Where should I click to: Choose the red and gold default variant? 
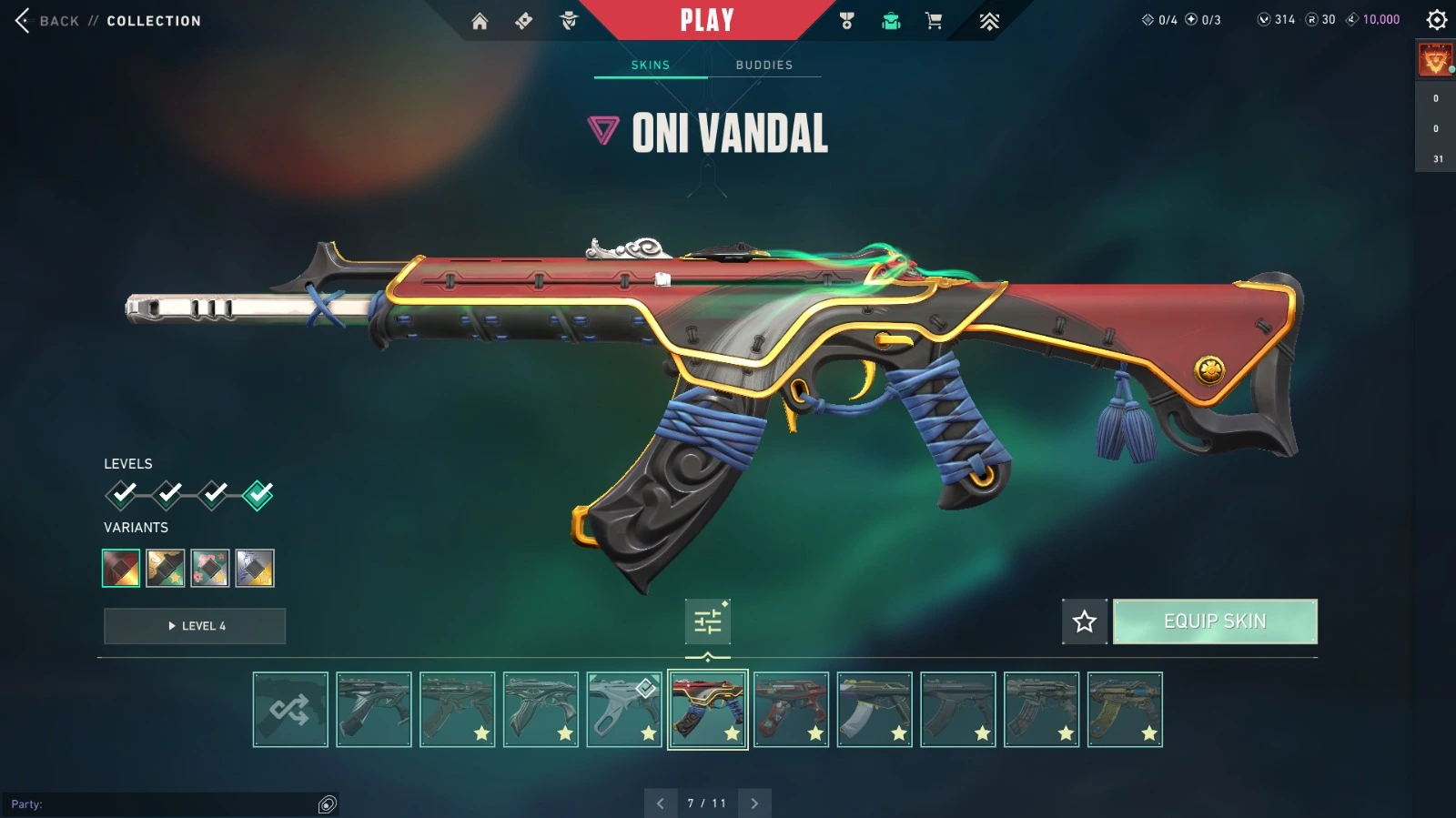121,569
